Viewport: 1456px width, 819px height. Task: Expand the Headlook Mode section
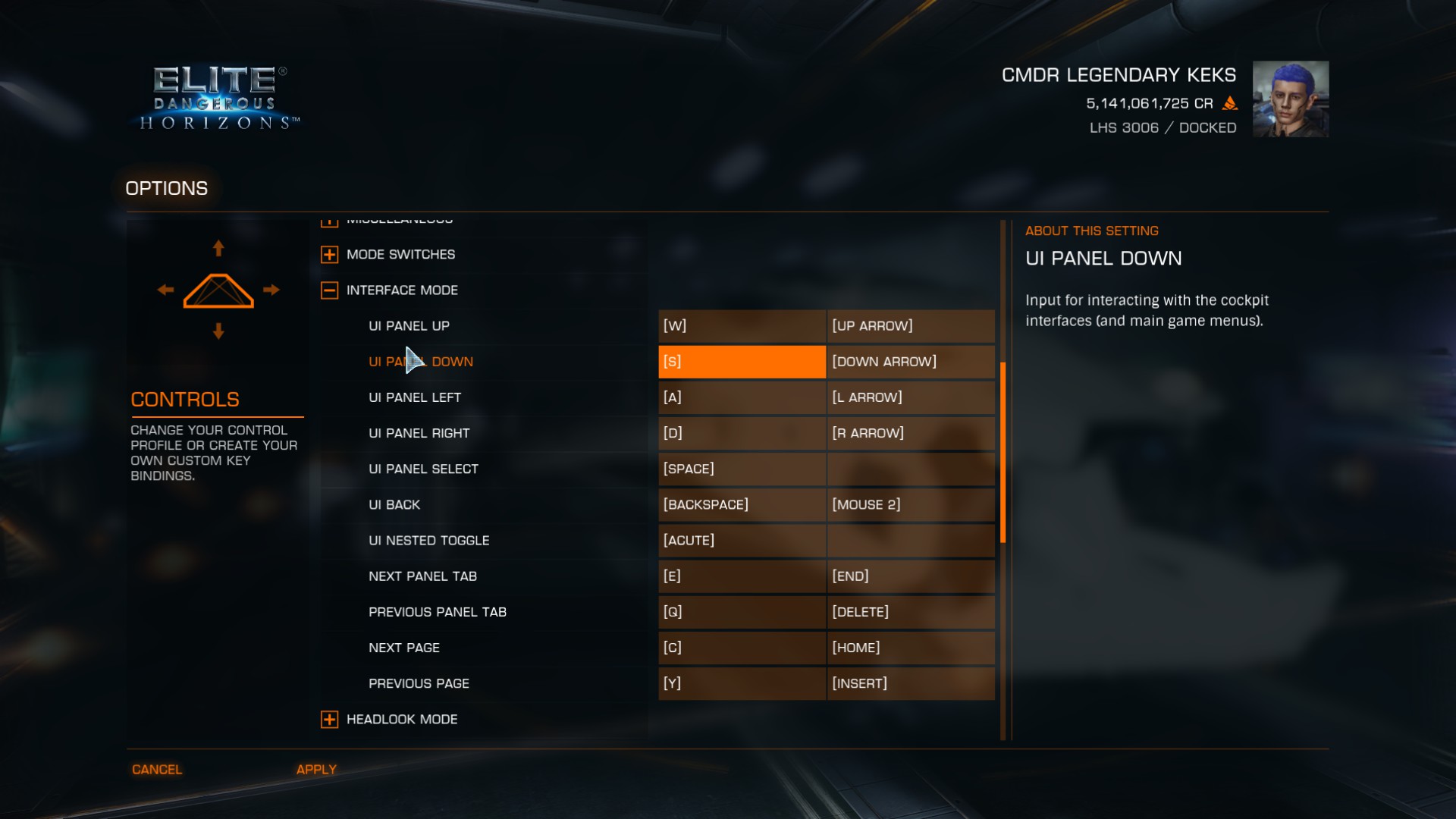click(329, 720)
